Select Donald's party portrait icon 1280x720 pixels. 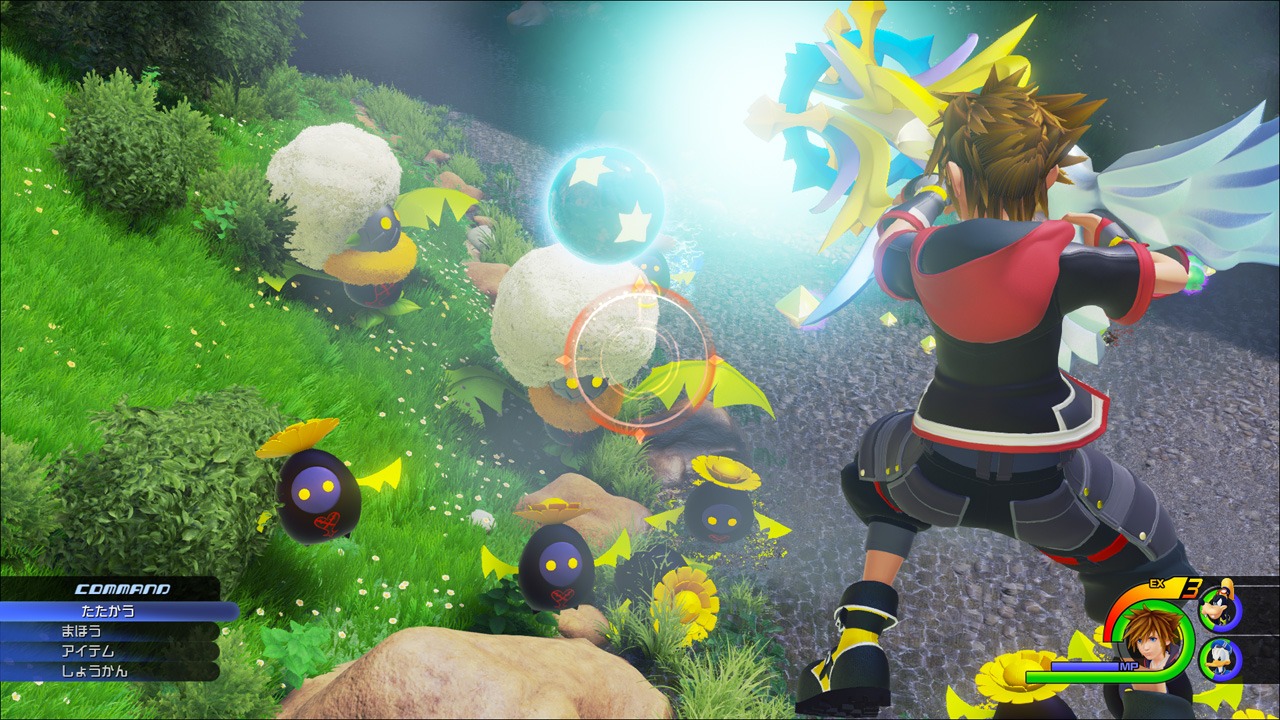pos(1221,659)
